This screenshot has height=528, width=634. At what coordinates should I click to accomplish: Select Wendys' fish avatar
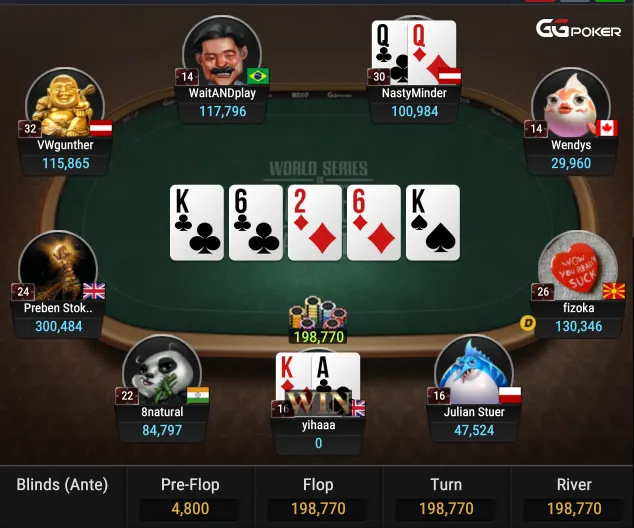571,105
